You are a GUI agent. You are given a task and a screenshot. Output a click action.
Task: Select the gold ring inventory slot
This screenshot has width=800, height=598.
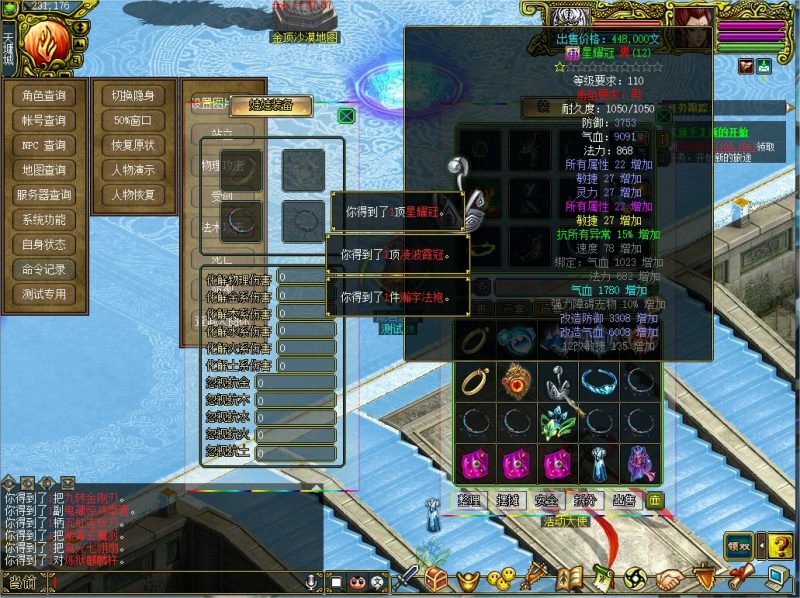473,381
